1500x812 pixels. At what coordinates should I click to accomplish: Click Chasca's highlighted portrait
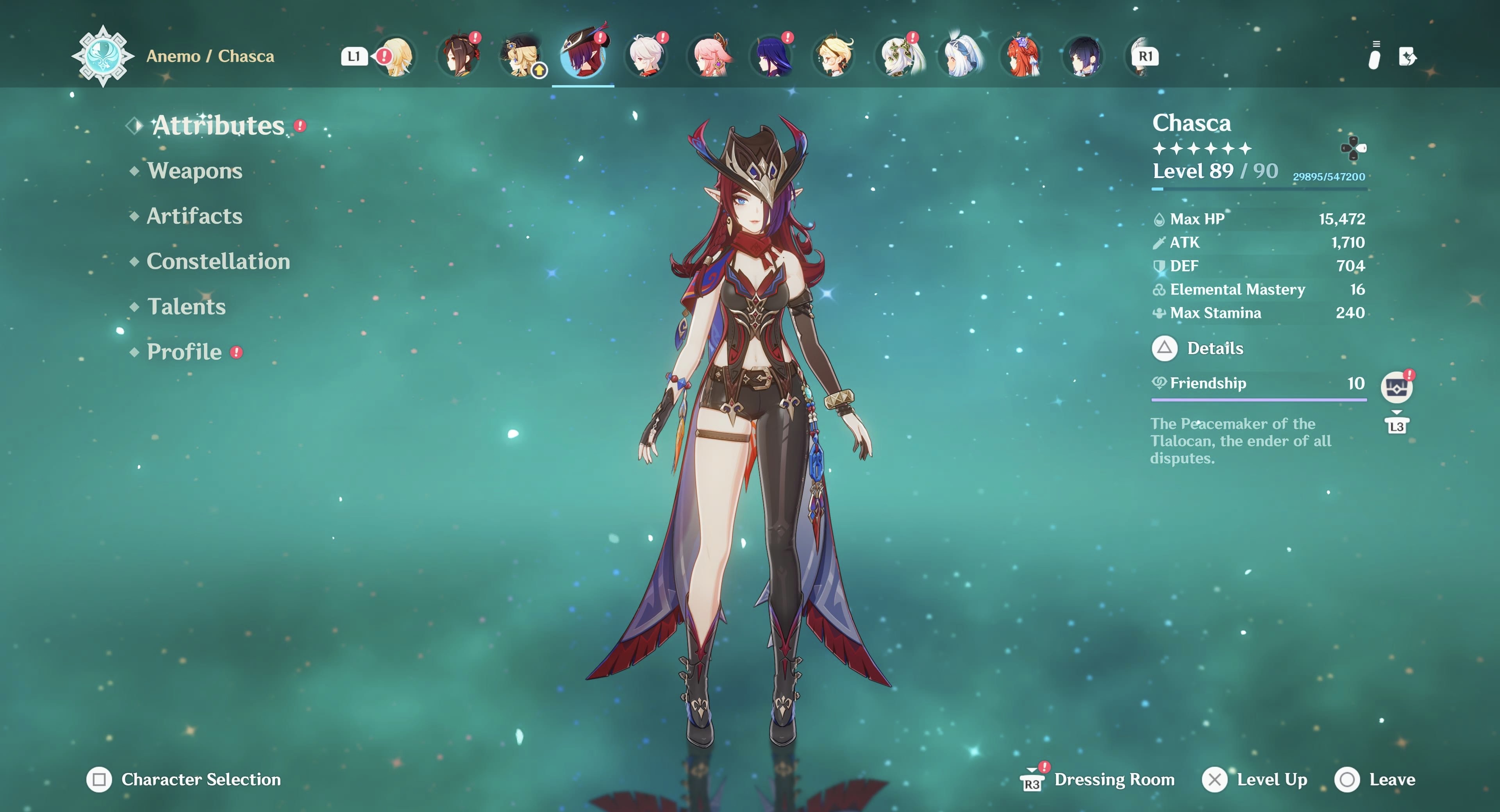pos(583,57)
